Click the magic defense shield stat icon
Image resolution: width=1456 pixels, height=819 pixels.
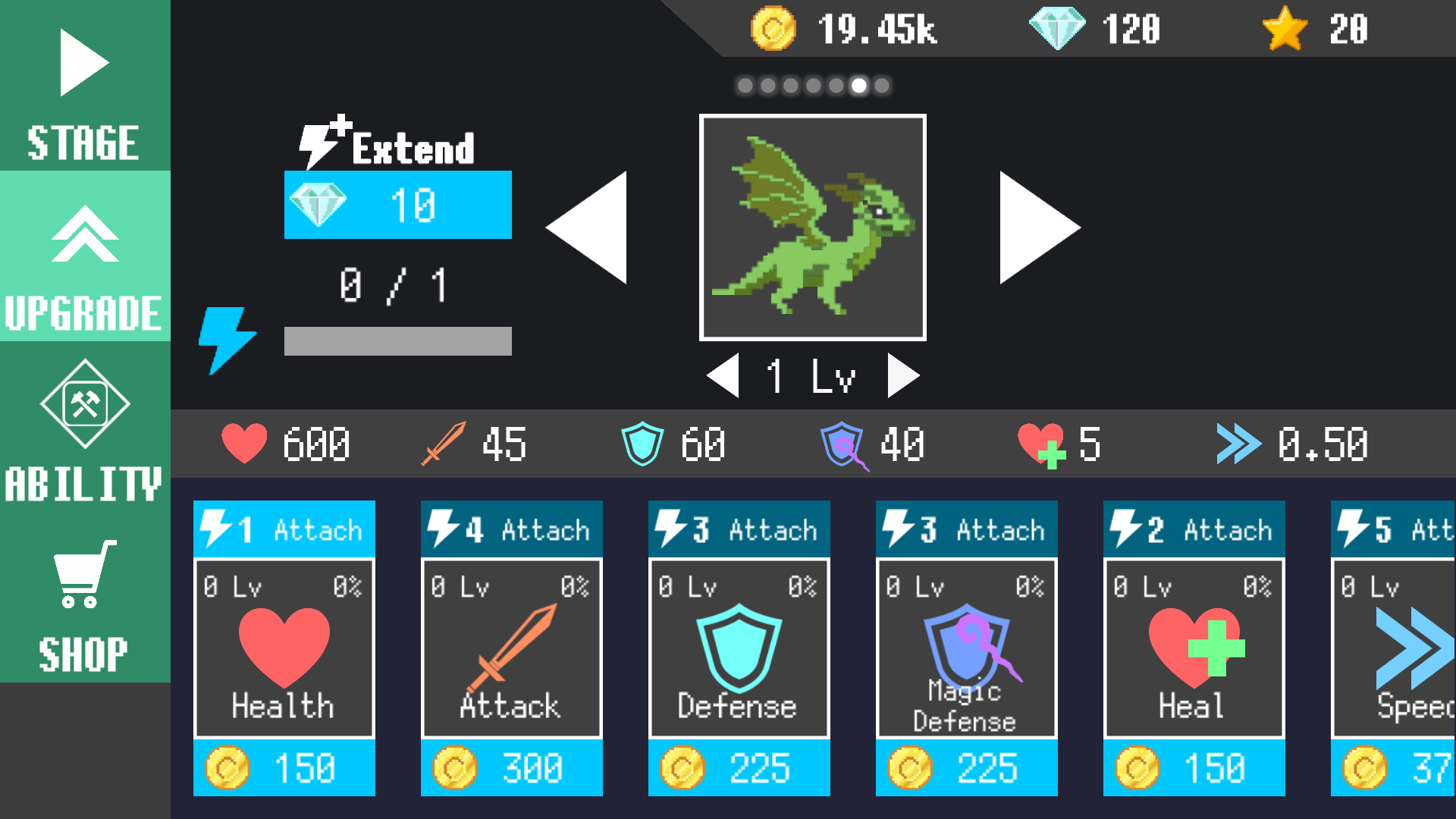pyautogui.click(x=842, y=444)
